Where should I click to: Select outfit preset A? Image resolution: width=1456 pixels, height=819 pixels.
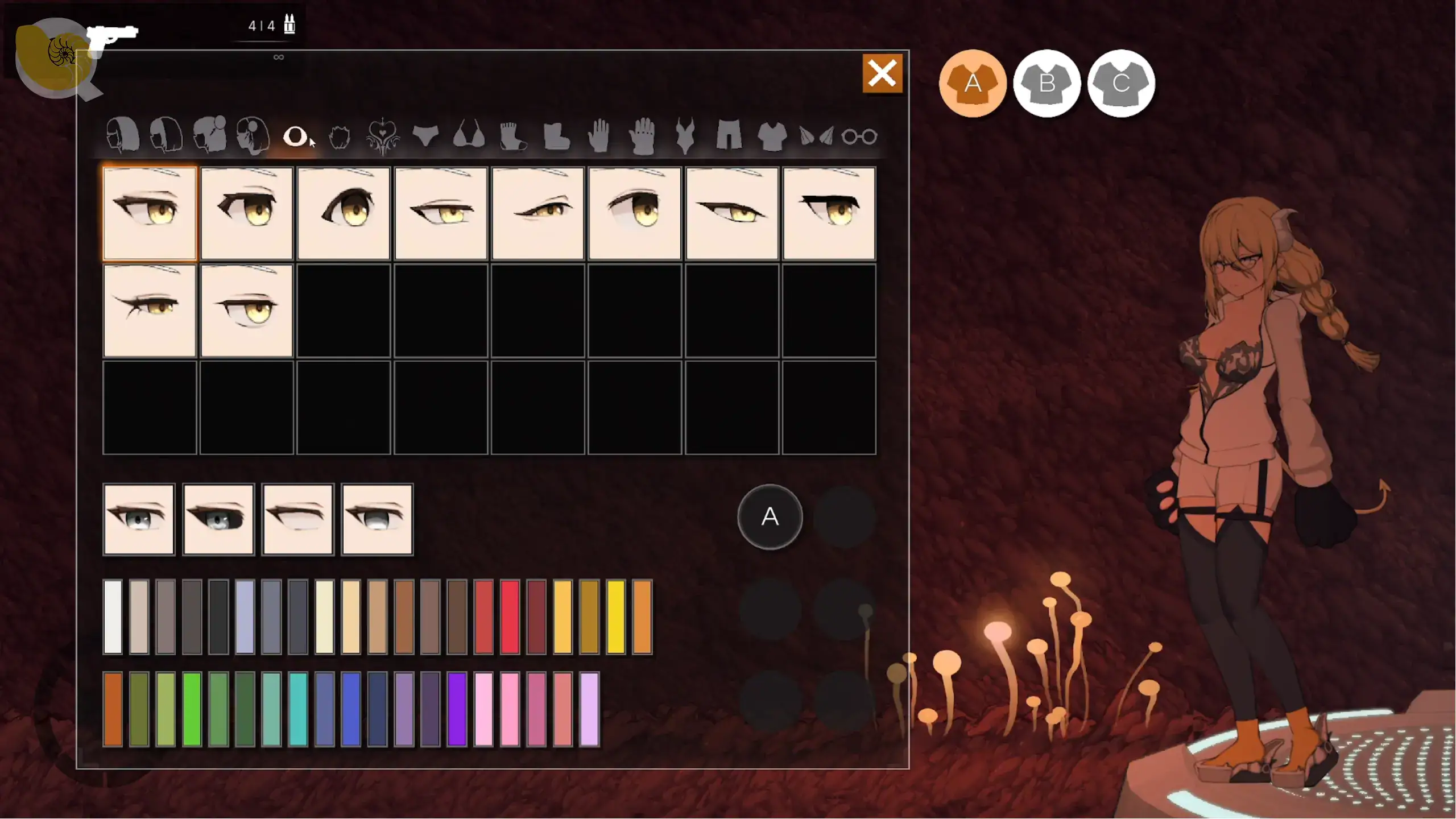click(x=973, y=84)
